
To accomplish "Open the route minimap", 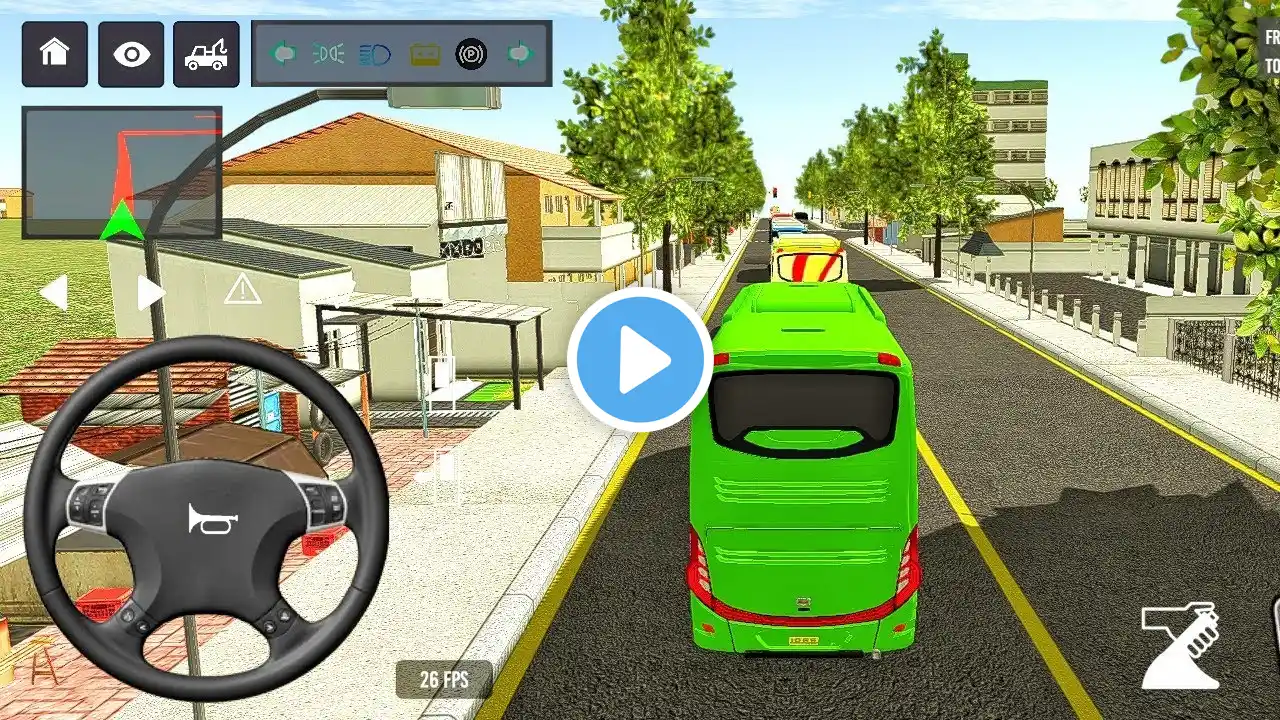I will point(122,172).
